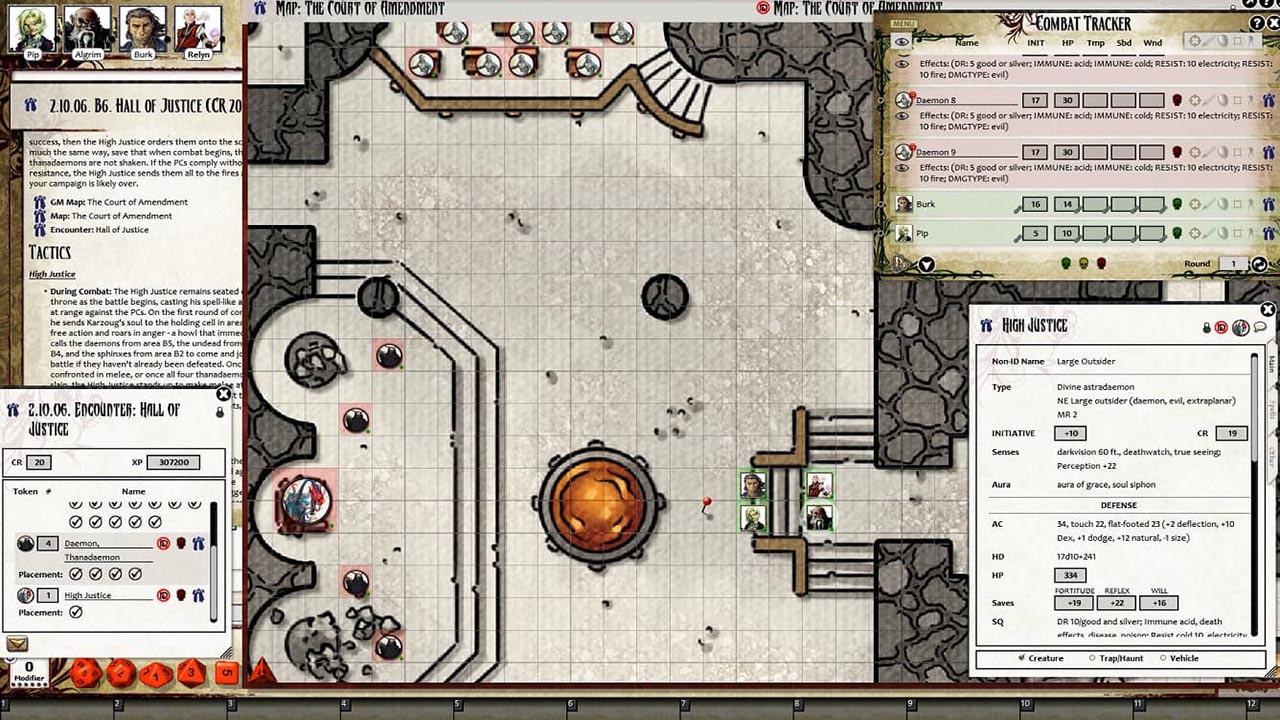Roll Initiative with the +10 button on High Justice
The height and width of the screenshot is (720, 1280).
[1069, 433]
